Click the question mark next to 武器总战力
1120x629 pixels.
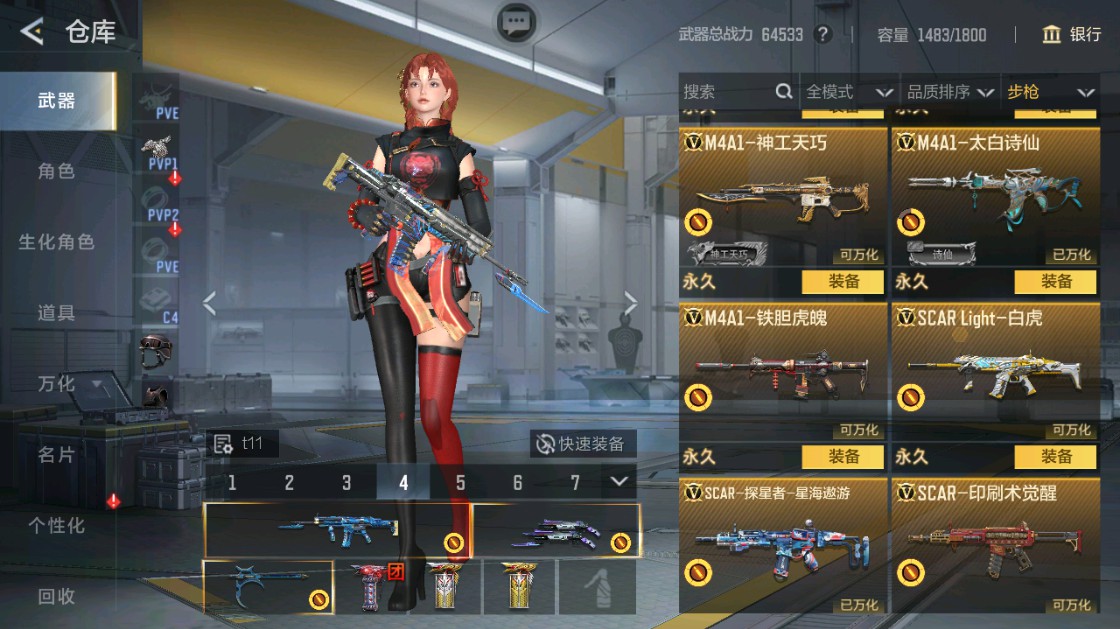point(823,35)
